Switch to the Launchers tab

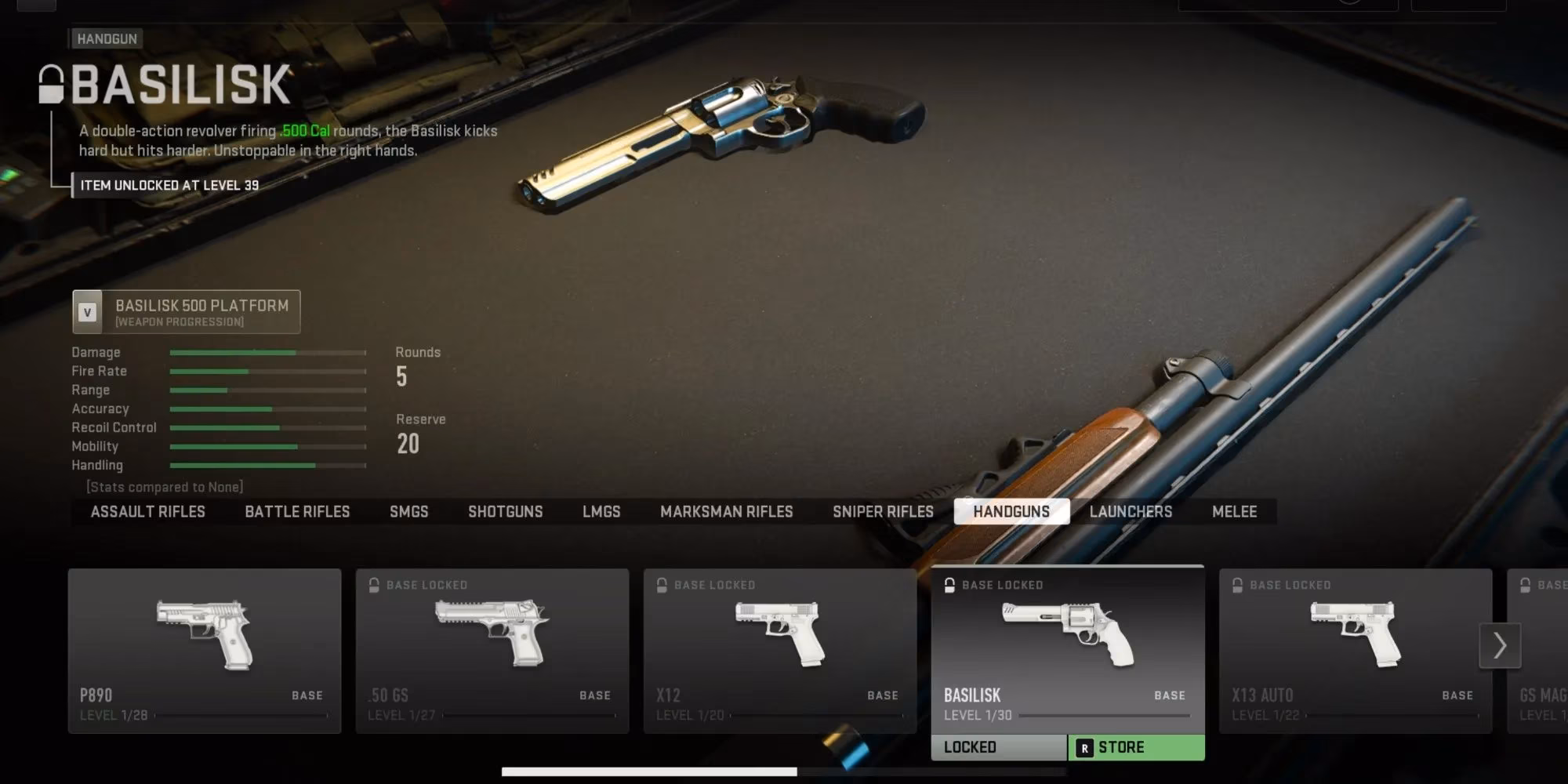(1131, 512)
